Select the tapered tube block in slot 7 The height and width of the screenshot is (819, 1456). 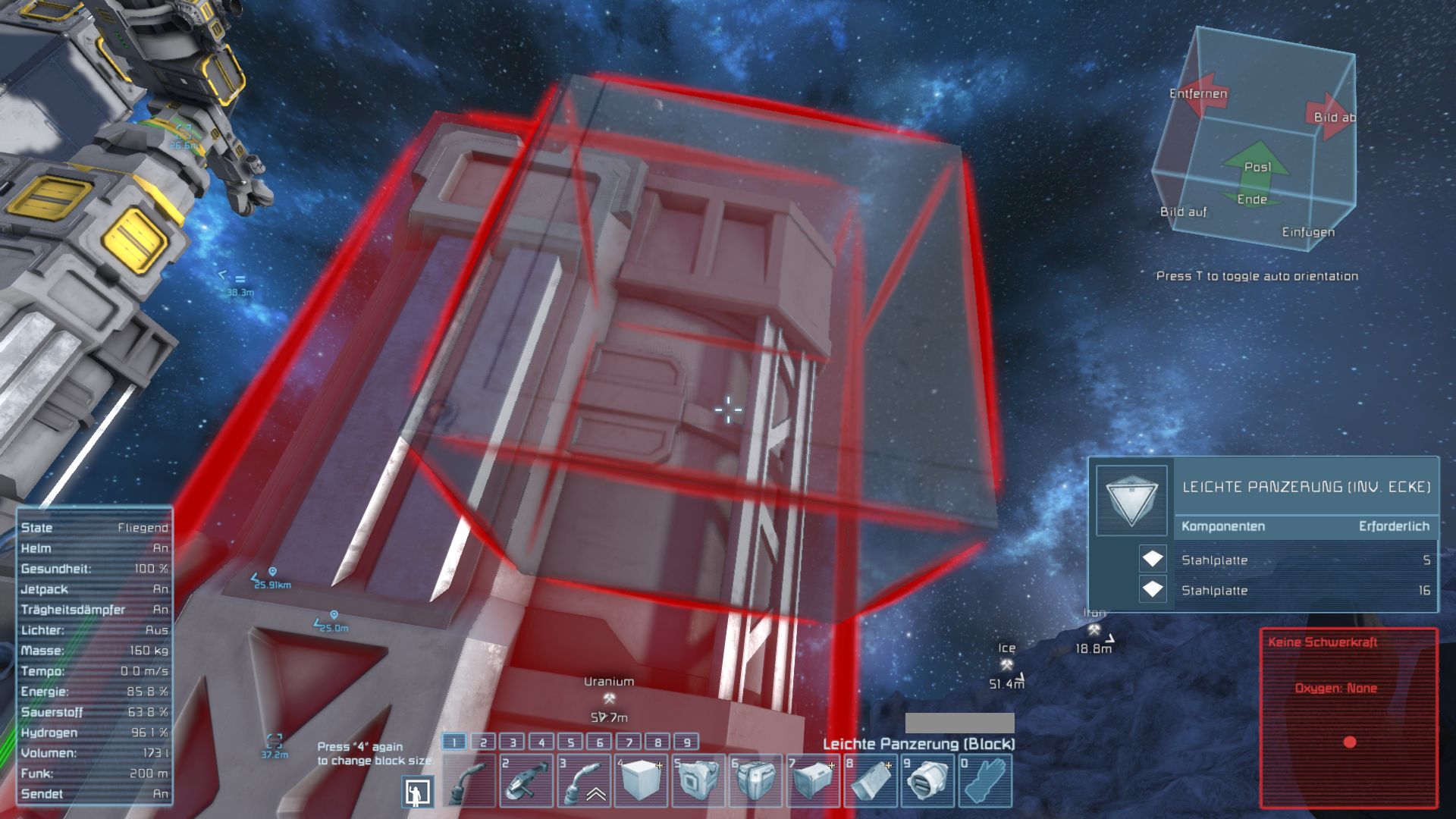tap(812, 780)
